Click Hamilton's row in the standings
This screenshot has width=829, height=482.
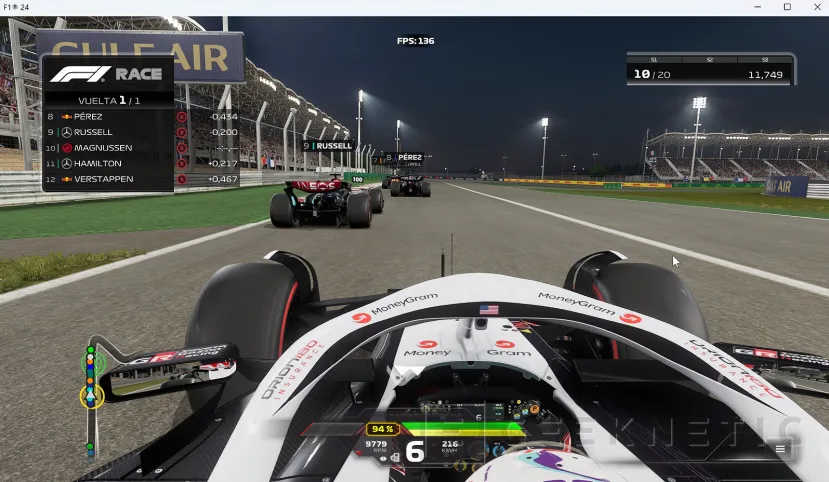click(110, 163)
